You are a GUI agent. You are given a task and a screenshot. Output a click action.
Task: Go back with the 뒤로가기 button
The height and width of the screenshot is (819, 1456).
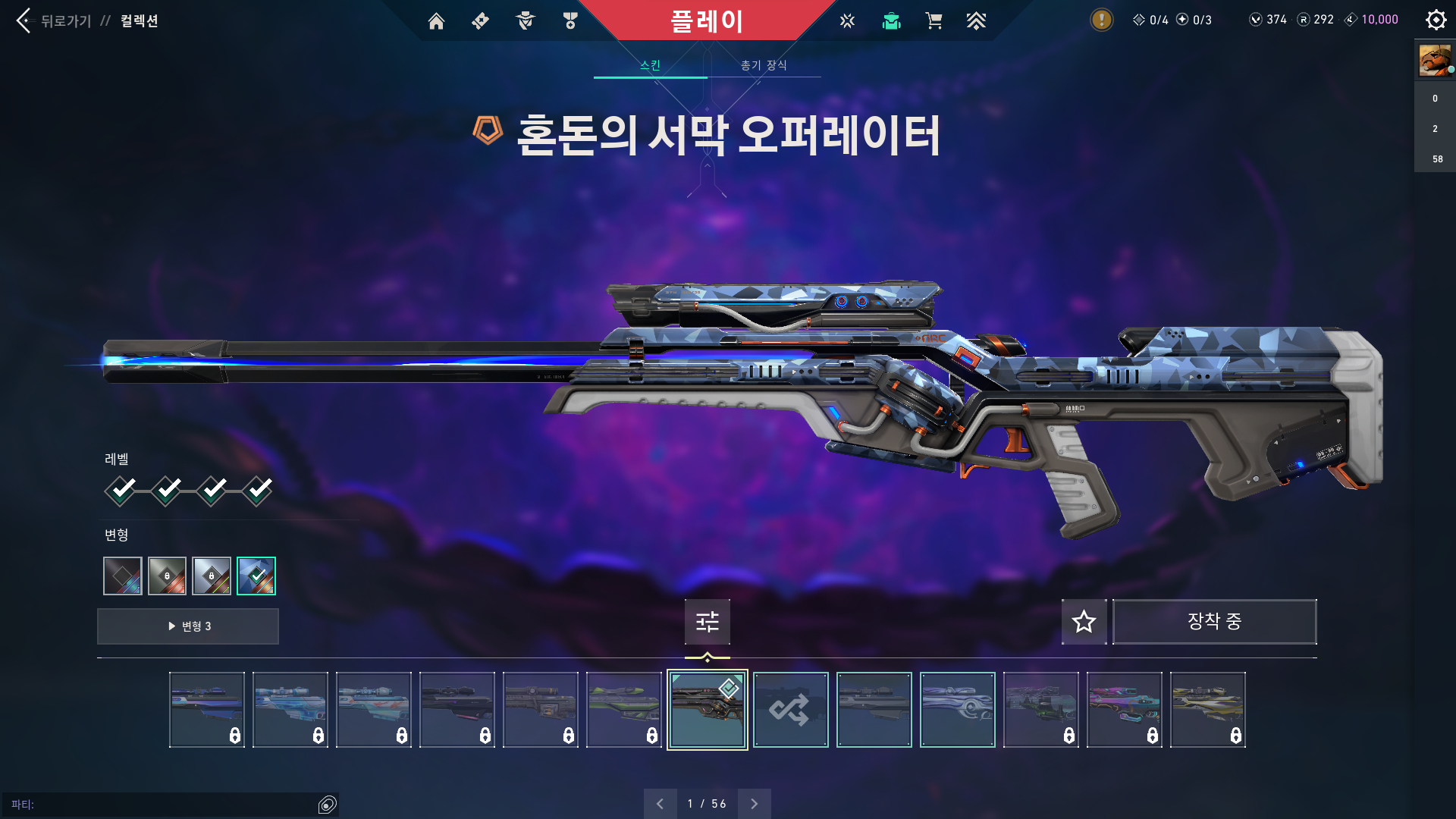pyautogui.click(x=53, y=20)
